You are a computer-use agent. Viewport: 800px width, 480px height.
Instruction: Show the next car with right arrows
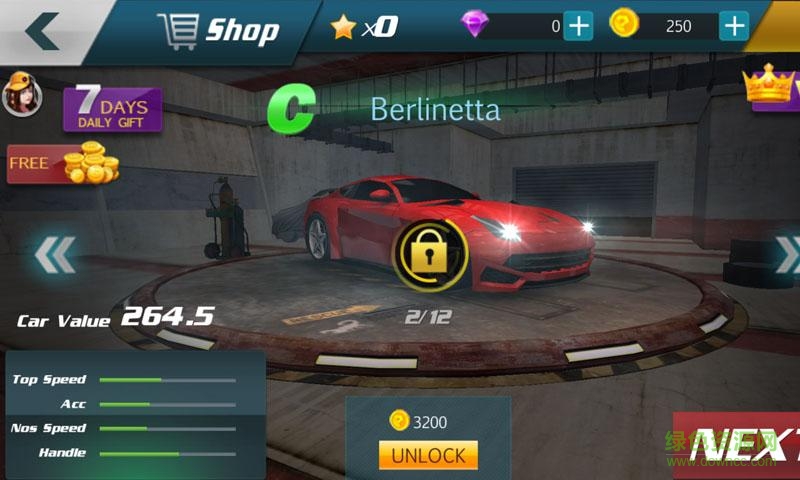click(x=786, y=254)
